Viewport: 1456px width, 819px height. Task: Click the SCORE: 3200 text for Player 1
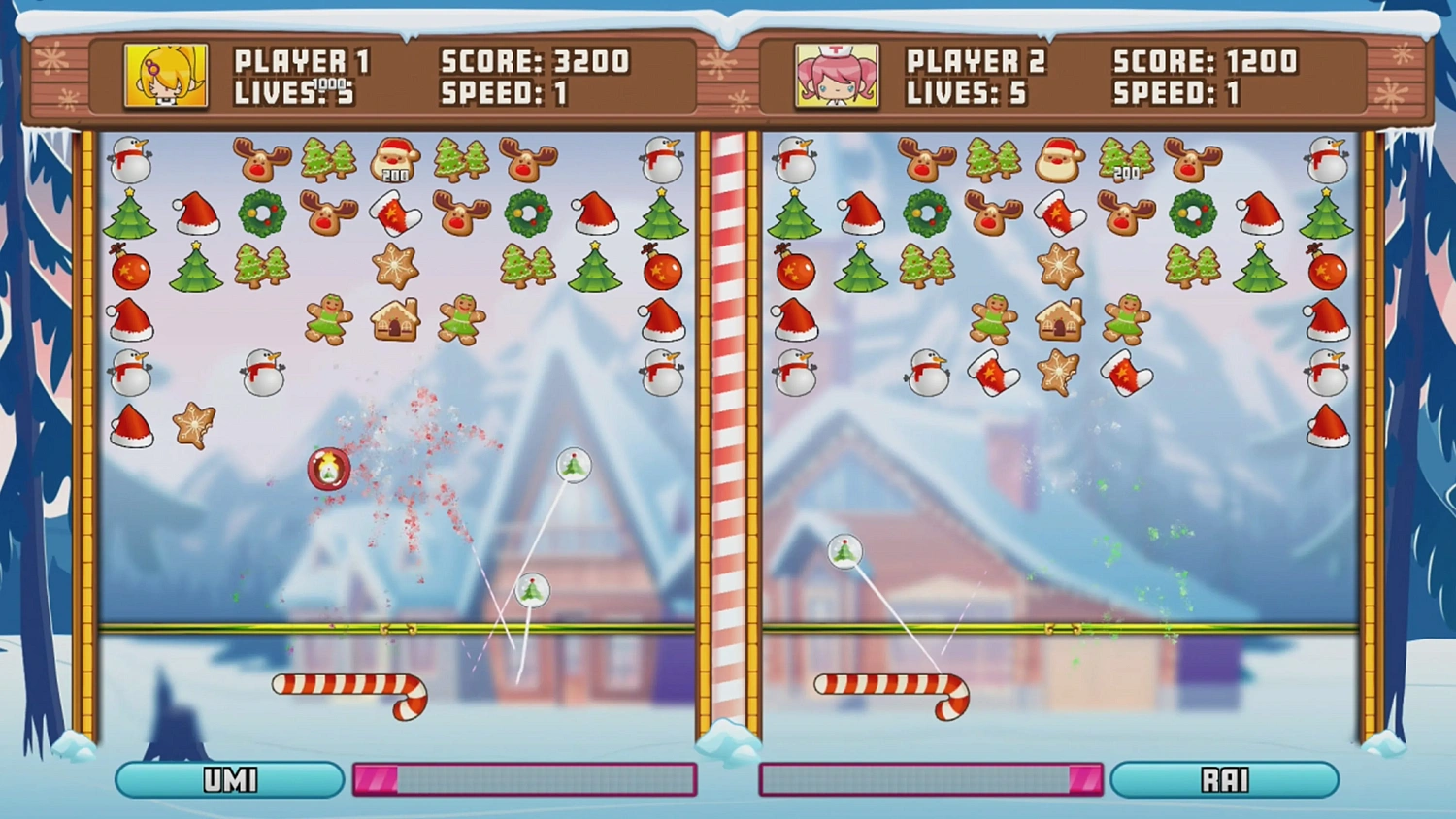[x=535, y=61]
